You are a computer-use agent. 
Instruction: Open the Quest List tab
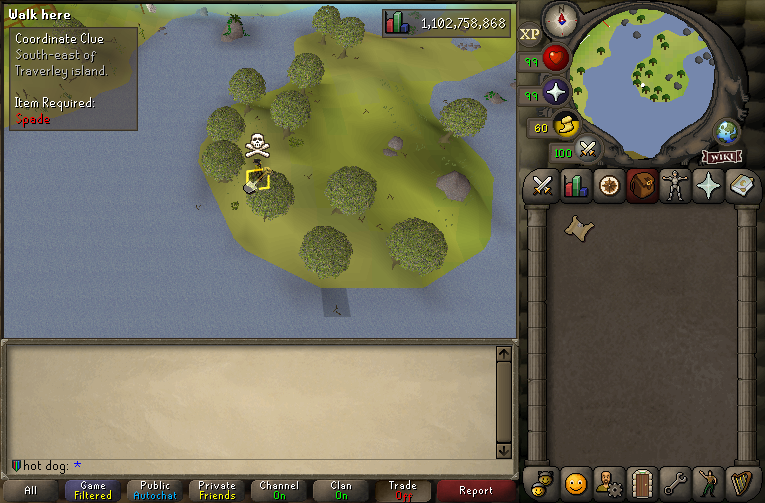click(609, 186)
